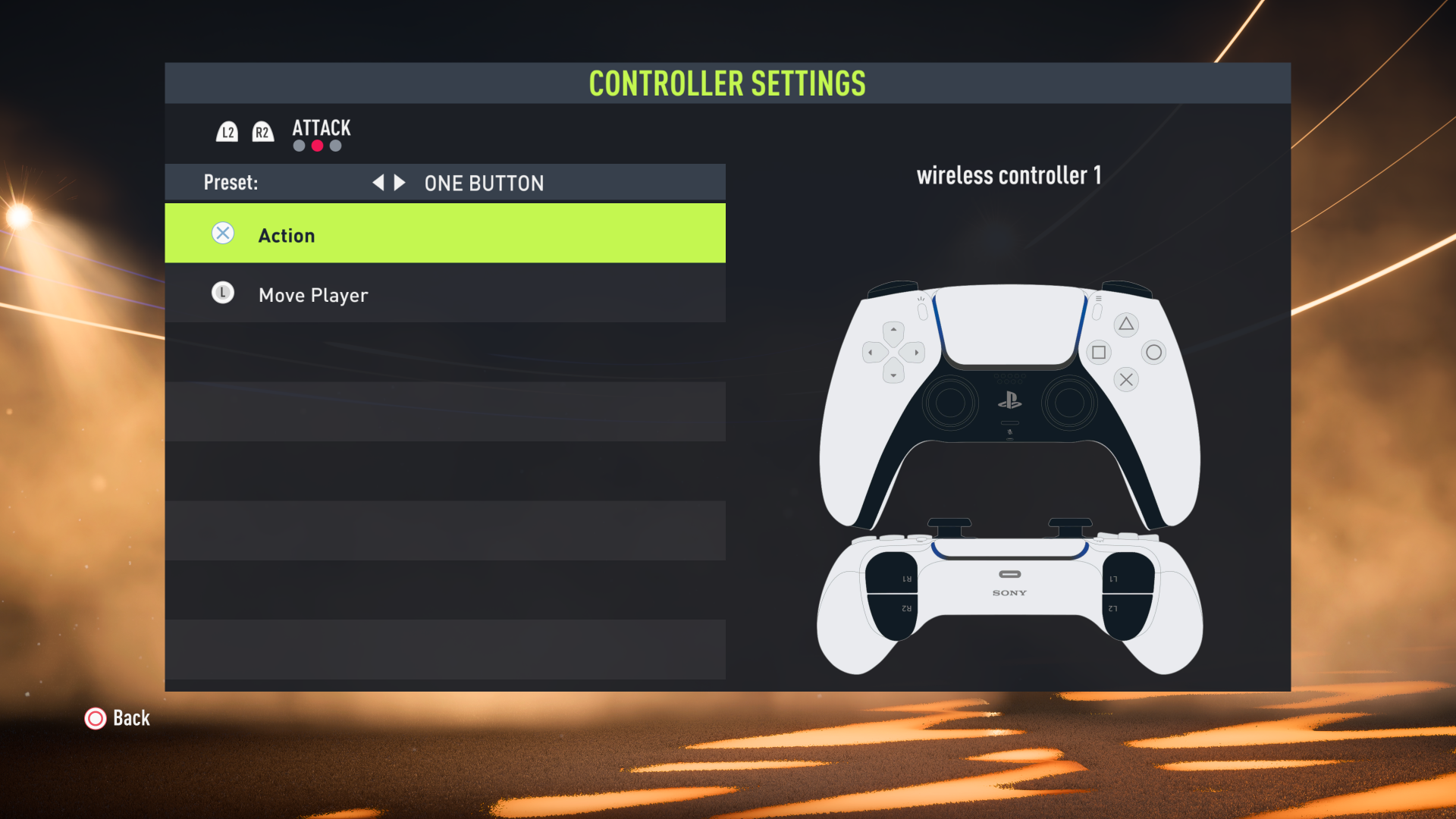Click the Back label at the bottom
The width and height of the screenshot is (1456, 819).
[x=130, y=718]
